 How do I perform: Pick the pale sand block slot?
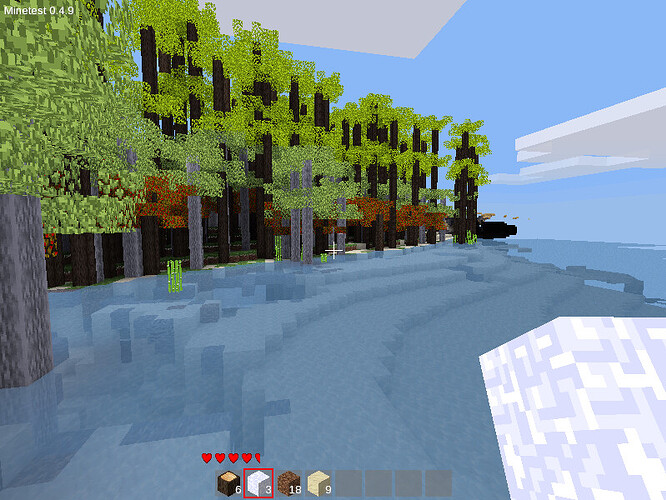[318, 483]
